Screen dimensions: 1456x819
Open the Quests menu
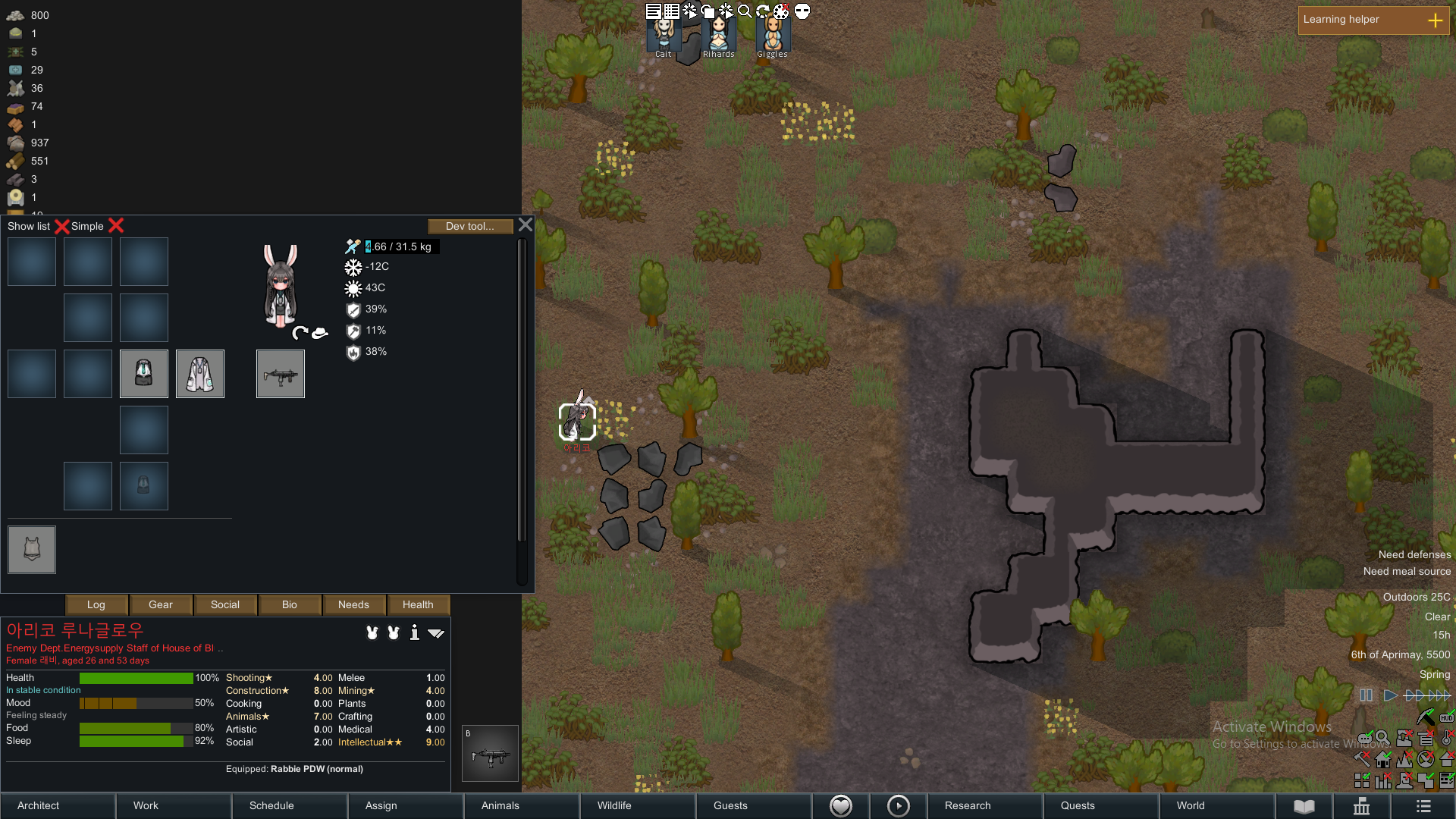1078,805
